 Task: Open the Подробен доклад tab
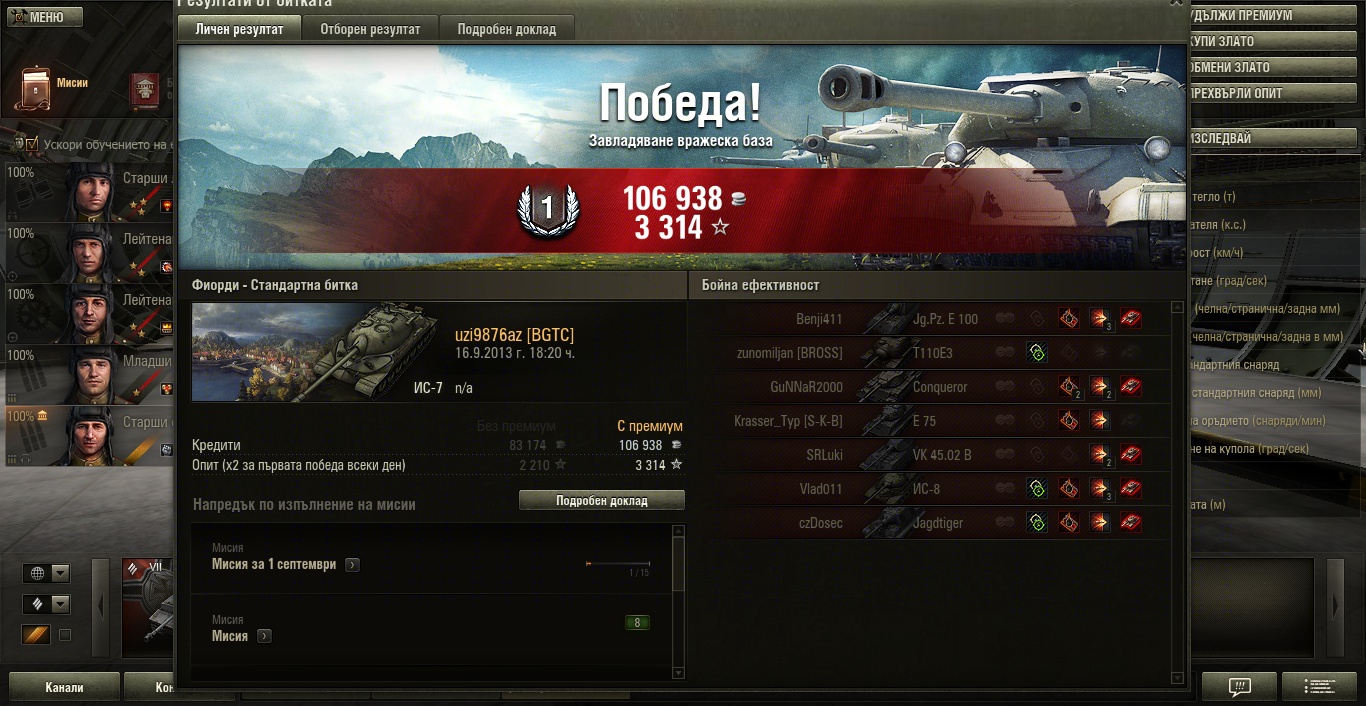pyautogui.click(x=506, y=29)
